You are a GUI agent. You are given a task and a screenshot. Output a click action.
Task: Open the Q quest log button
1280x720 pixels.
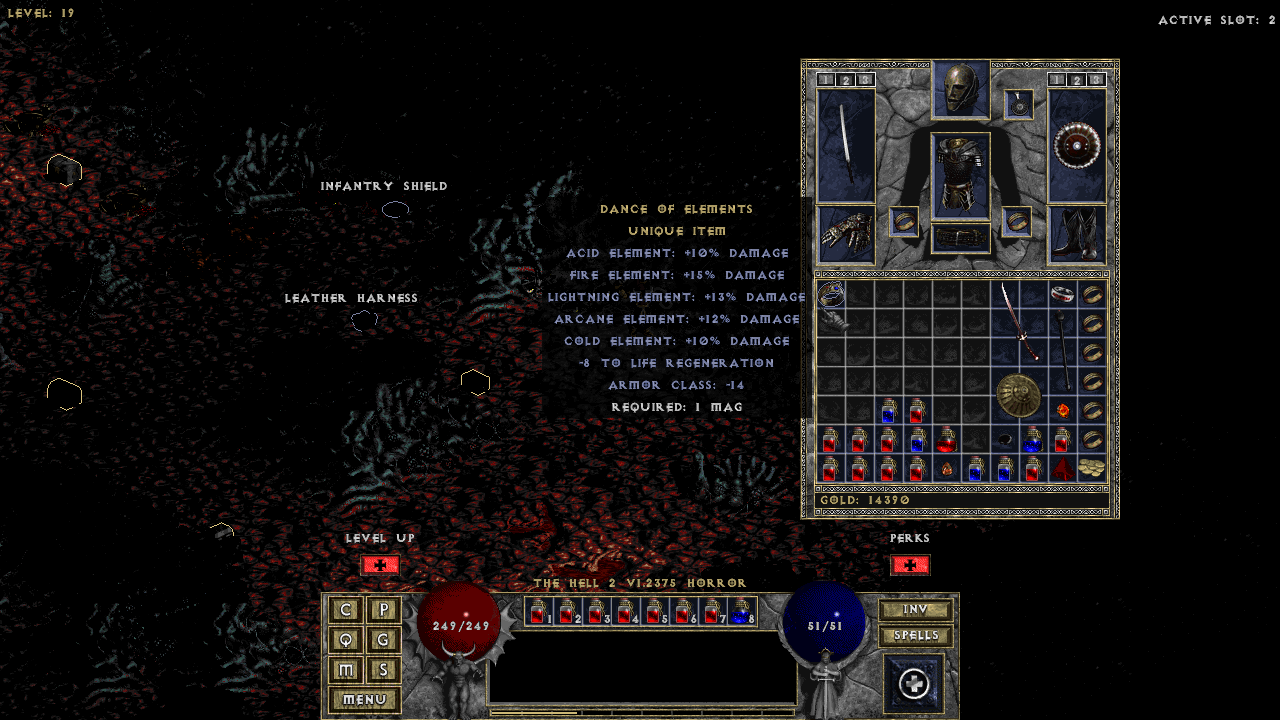pyautogui.click(x=346, y=640)
